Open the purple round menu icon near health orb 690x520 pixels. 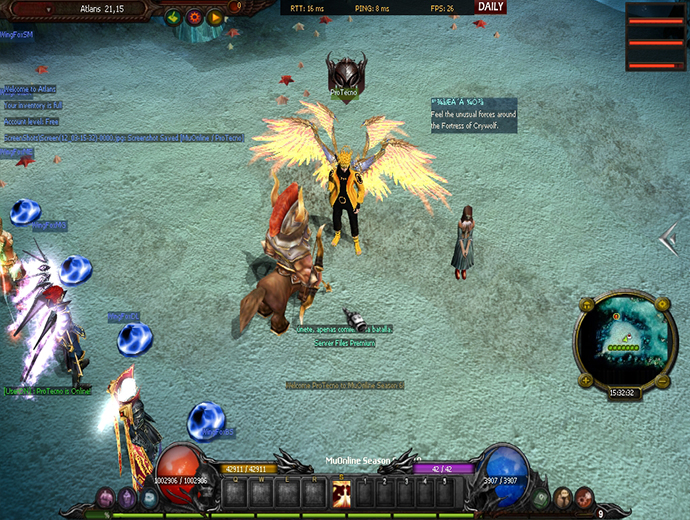coord(128,497)
